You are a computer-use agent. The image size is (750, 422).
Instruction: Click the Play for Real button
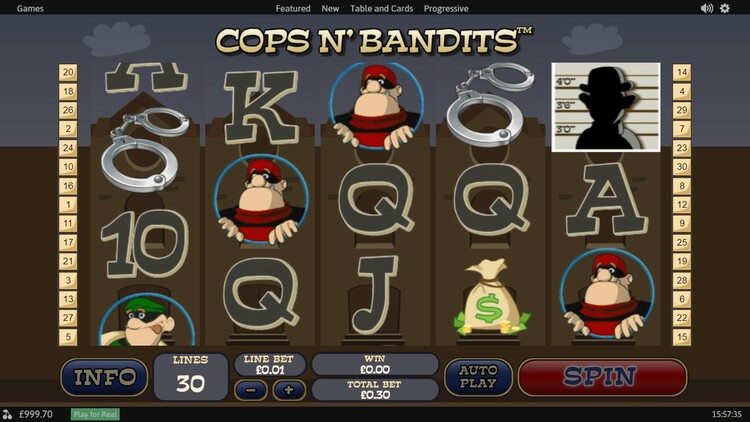(x=95, y=414)
